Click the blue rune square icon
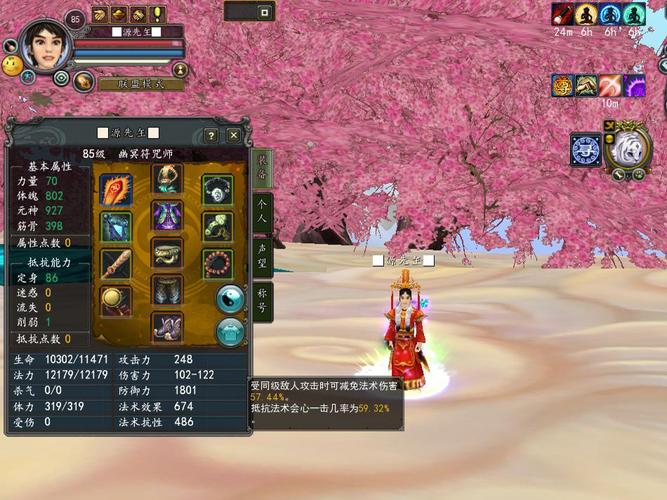This screenshot has height=500, width=667. point(585,149)
